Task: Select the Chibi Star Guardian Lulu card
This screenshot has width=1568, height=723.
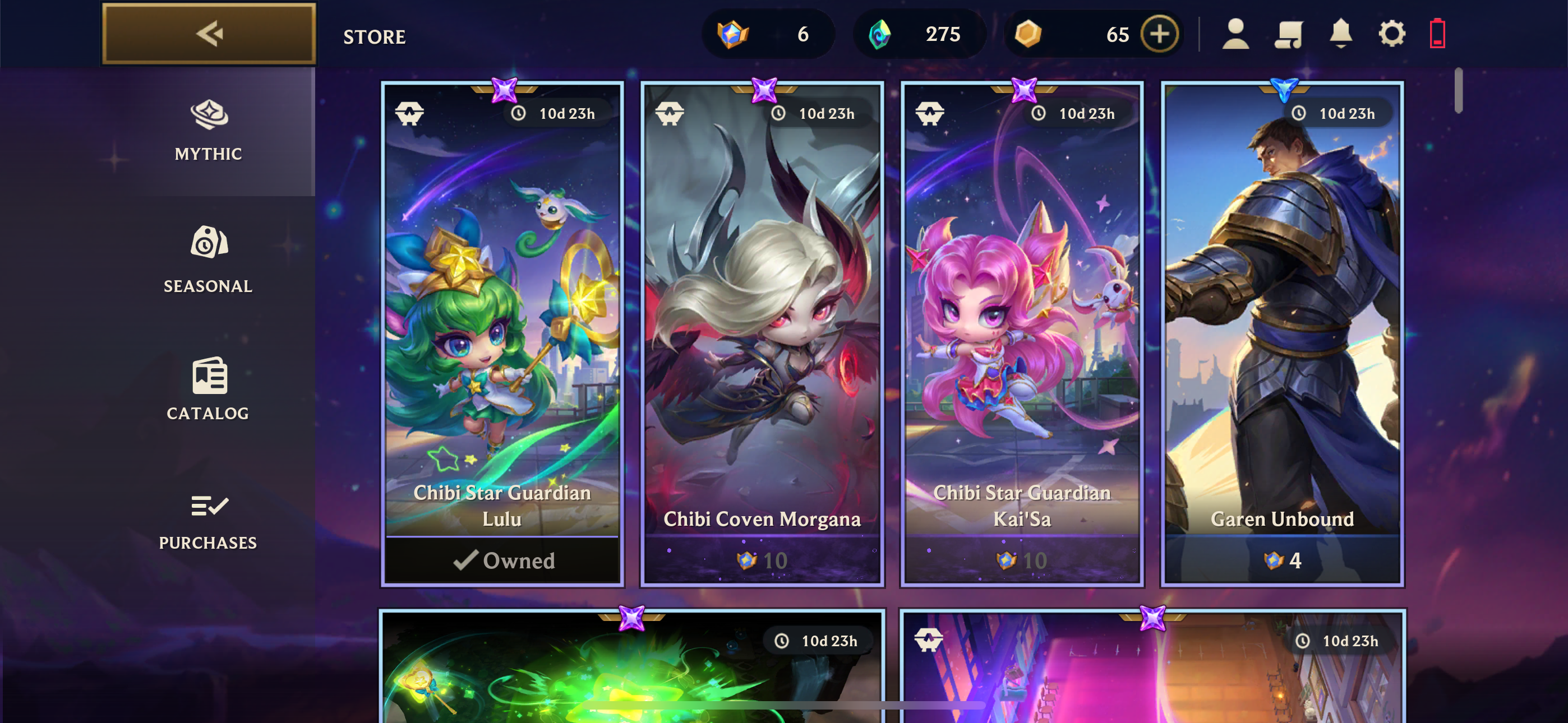Action: 502,333
